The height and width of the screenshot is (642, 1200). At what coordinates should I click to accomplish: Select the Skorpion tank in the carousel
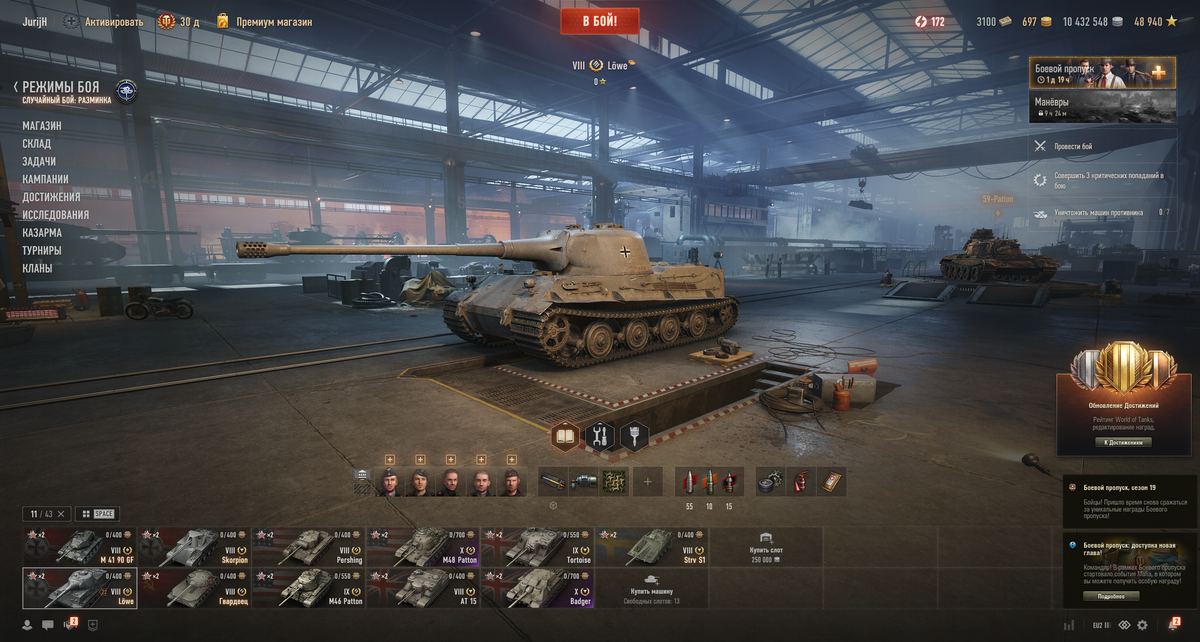pos(194,546)
